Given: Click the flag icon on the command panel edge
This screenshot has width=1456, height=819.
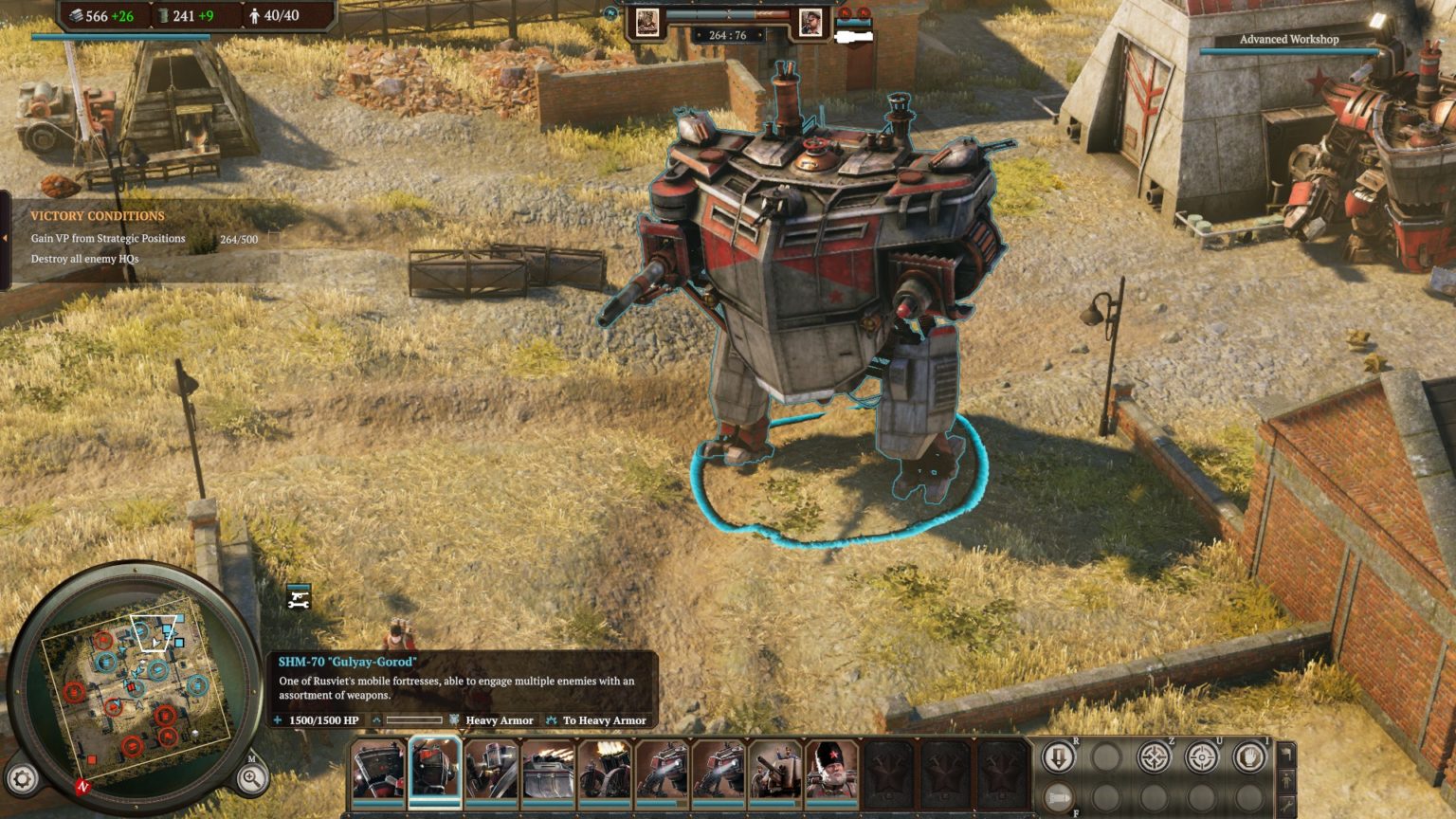Looking at the screenshot, I should [x=1286, y=755].
